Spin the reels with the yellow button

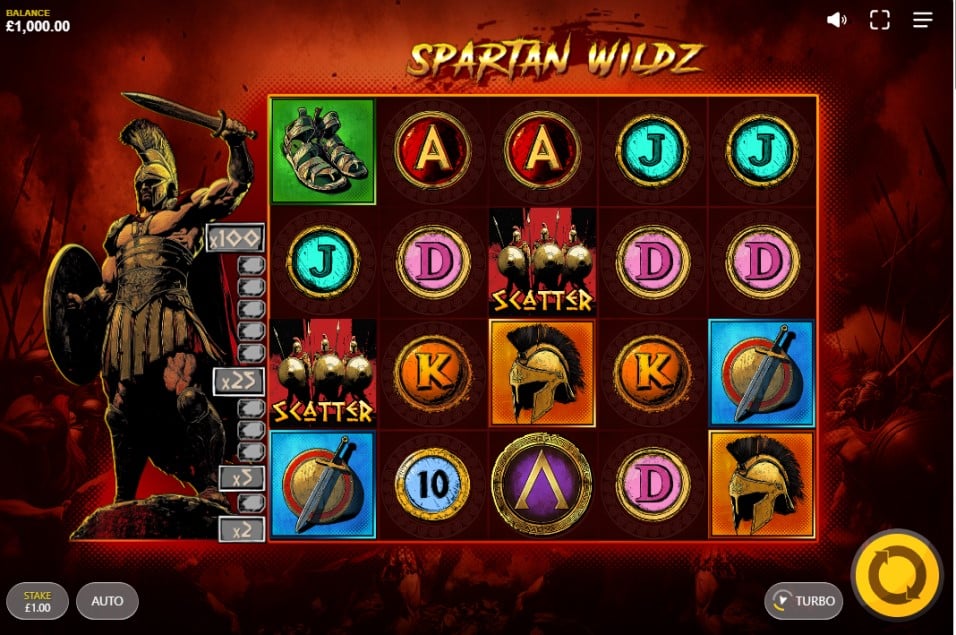coord(896,575)
